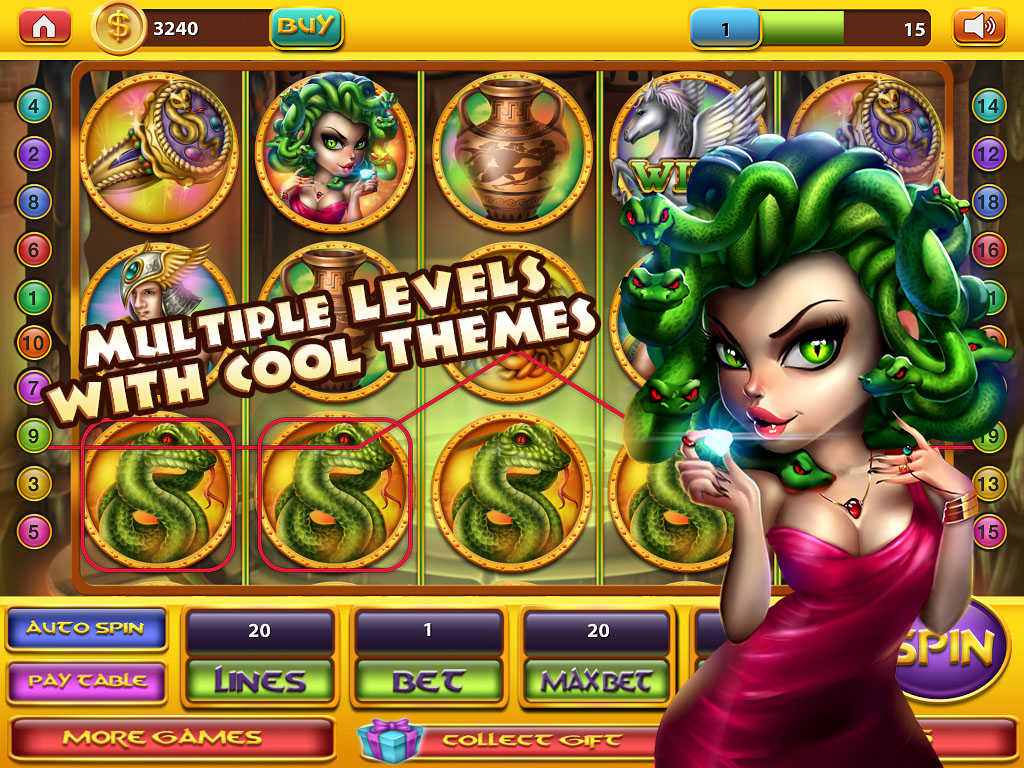Select payline number 12 marker
The height and width of the screenshot is (768, 1024).
pyautogui.click(x=988, y=154)
